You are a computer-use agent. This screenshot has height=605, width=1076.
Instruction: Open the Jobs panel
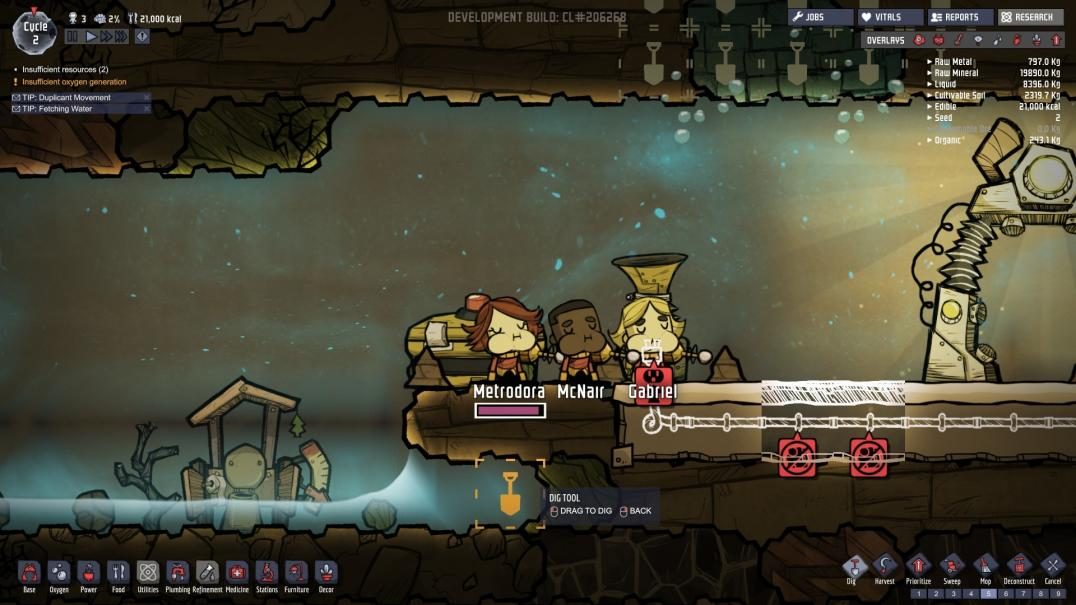pos(820,17)
